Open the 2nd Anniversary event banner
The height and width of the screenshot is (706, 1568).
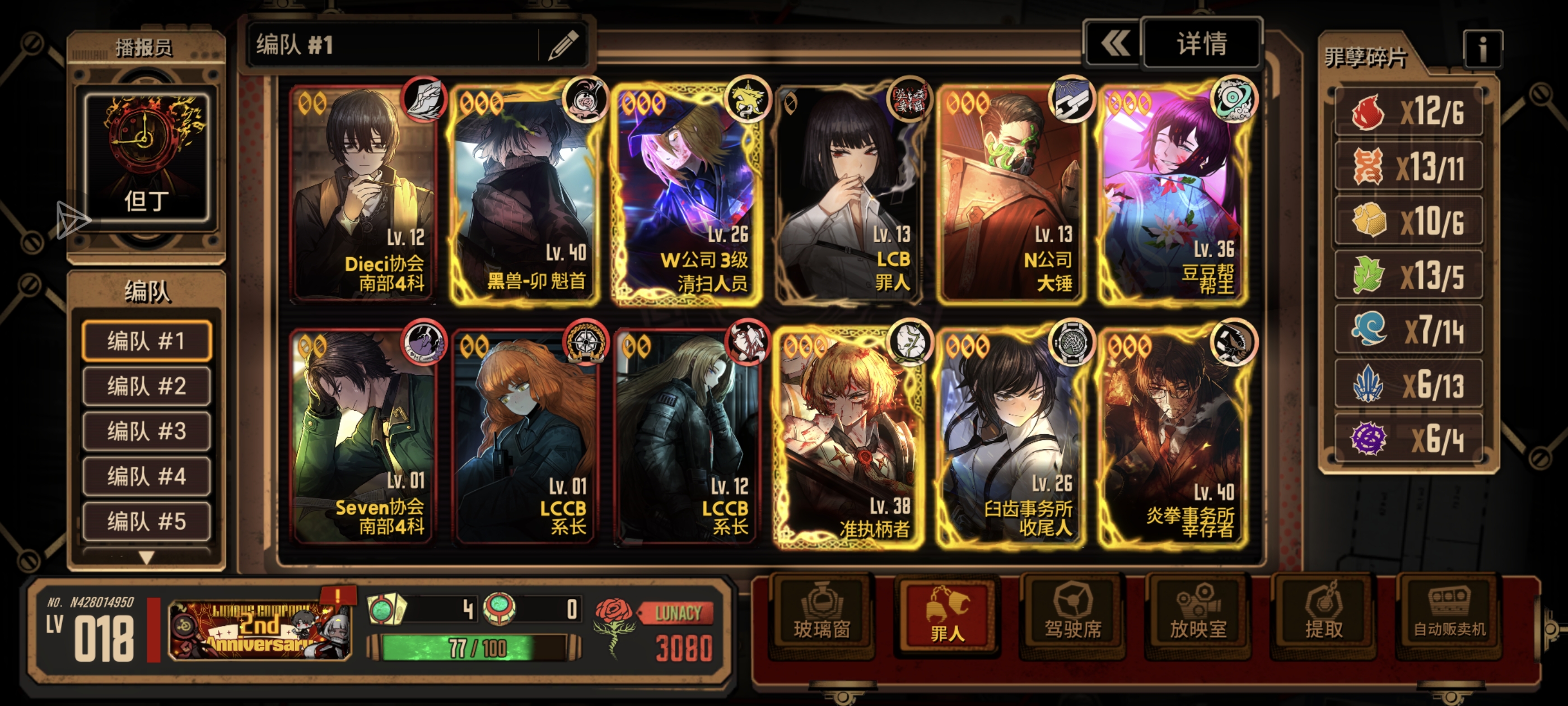point(260,629)
